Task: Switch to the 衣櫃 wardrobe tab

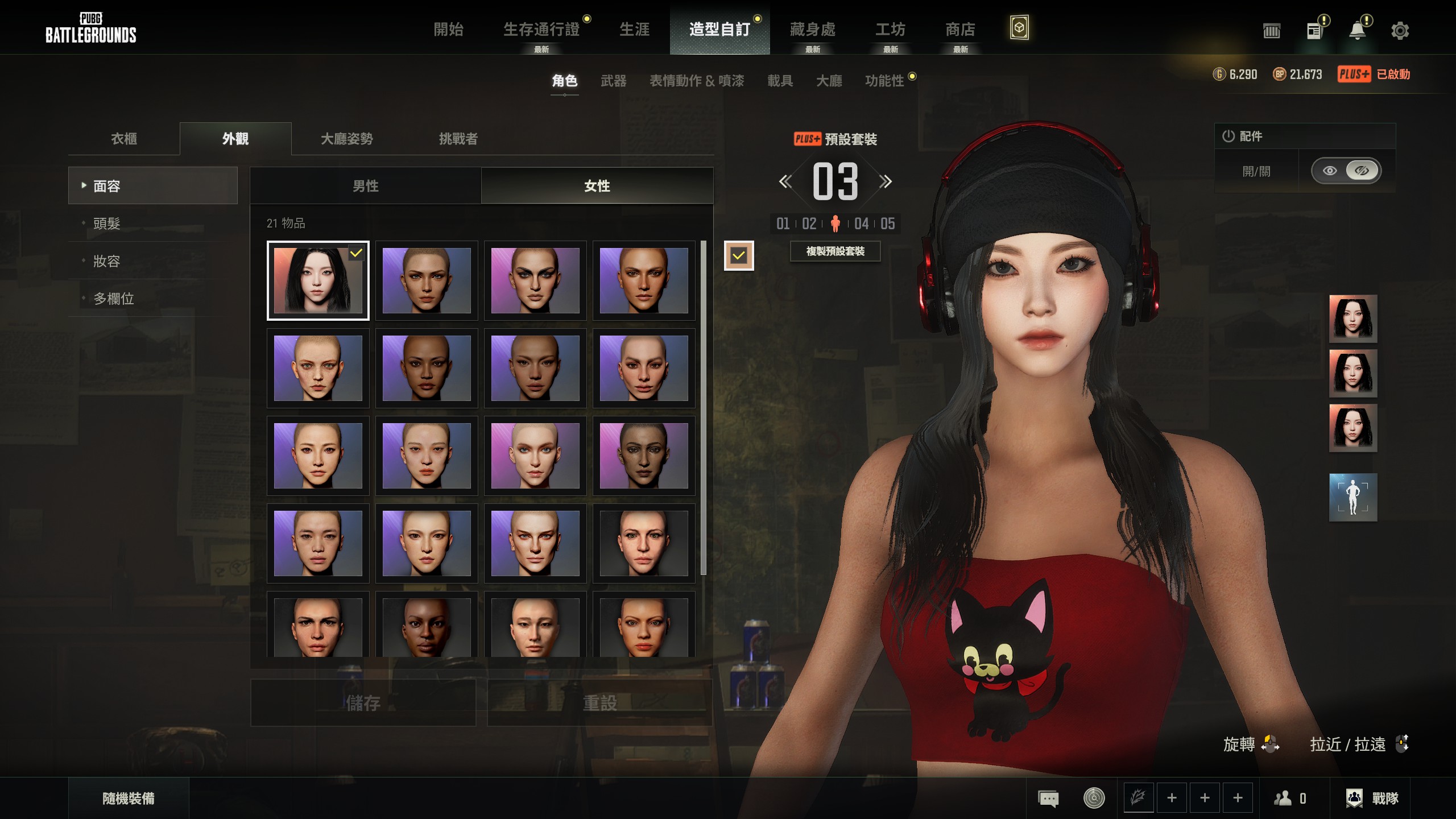Action: point(124,139)
